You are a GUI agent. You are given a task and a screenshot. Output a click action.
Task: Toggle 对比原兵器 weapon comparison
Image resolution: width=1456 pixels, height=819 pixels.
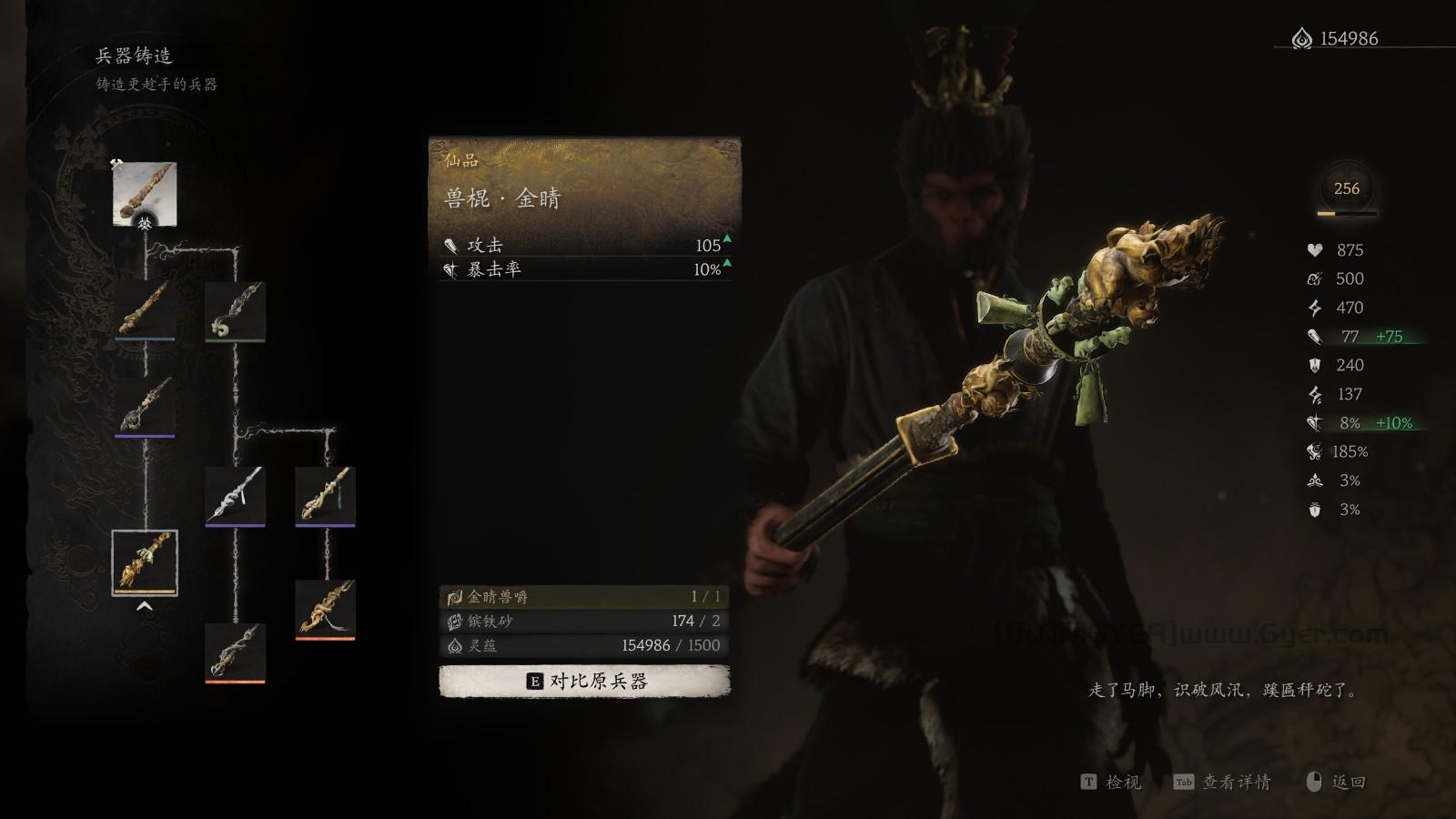[x=582, y=679]
